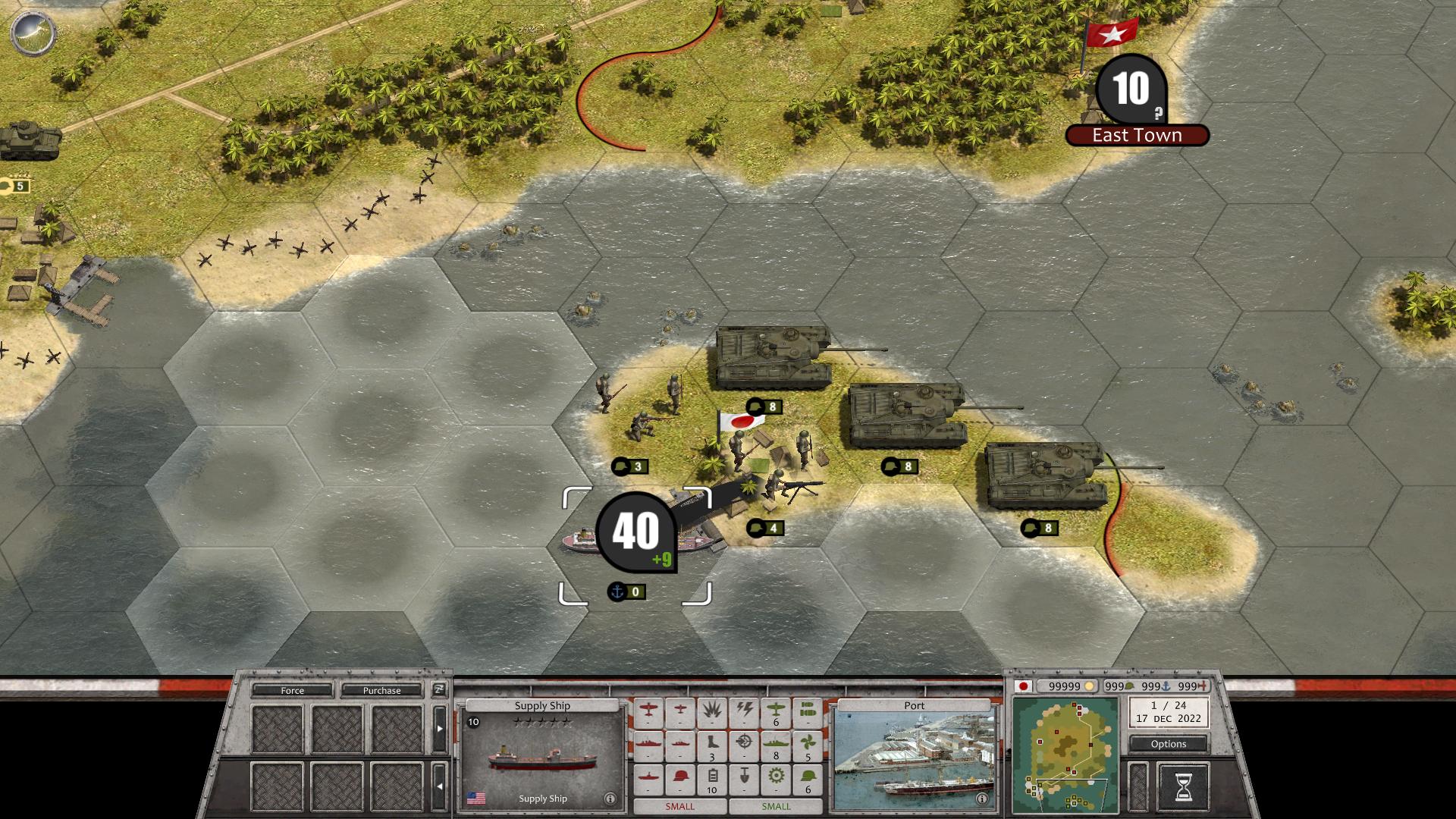Image resolution: width=1456 pixels, height=819 pixels.
Task: Click the fifth experience star of the Supply Ship
Action: click(566, 722)
